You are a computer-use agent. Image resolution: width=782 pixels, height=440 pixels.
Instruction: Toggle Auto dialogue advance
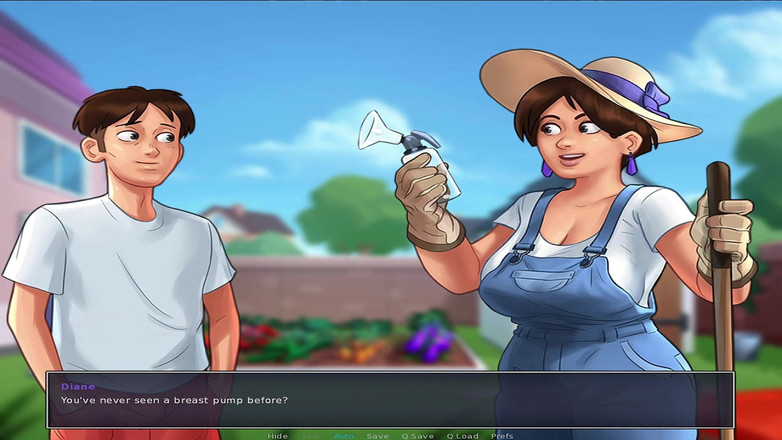(343, 436)
